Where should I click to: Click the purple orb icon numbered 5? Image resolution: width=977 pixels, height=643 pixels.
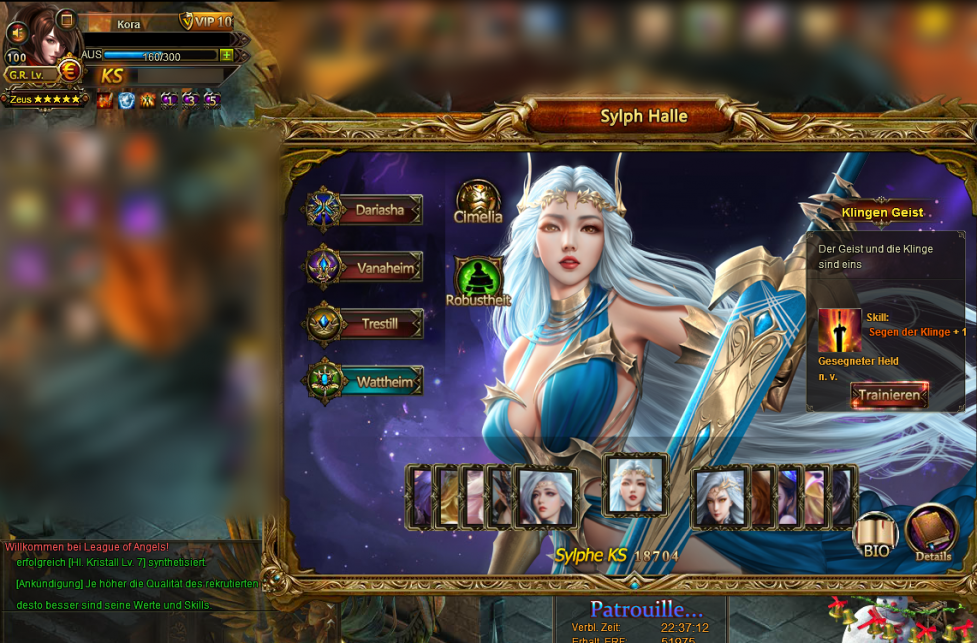pos(211,100)
